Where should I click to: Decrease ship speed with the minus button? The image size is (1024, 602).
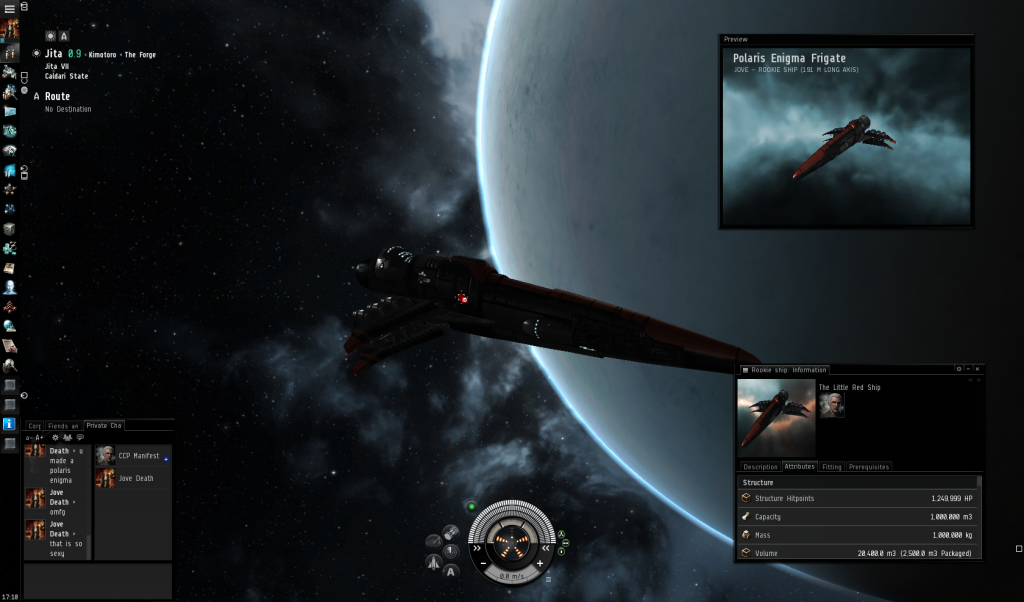point(483,563)
